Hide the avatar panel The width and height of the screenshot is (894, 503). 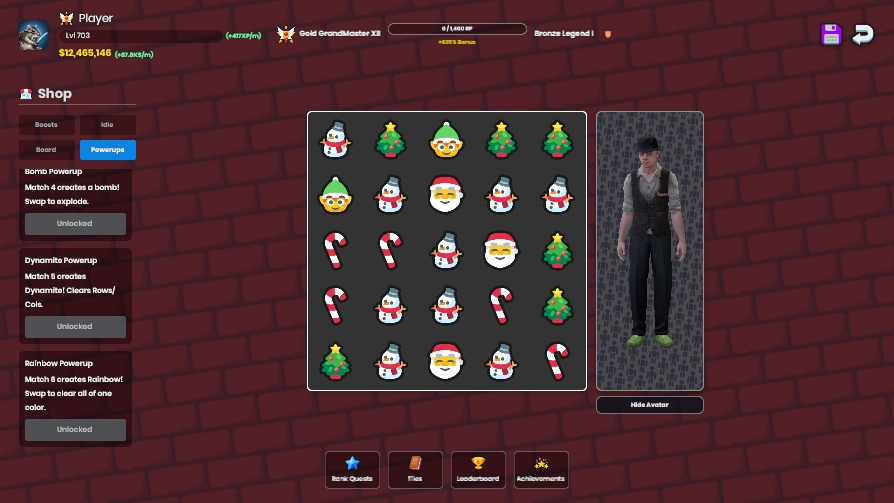(650, 405)
